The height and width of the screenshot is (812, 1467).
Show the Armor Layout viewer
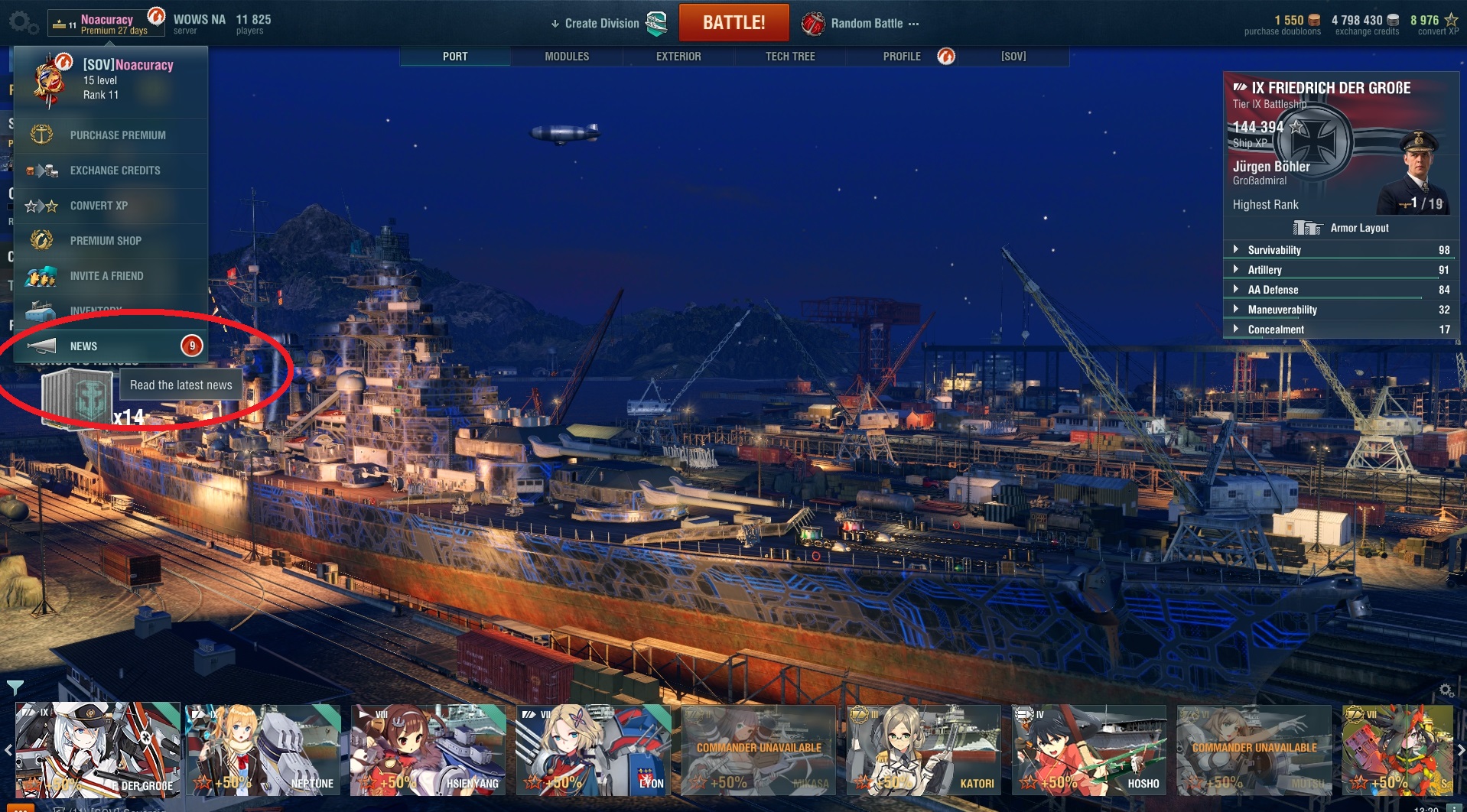click(x=1358, y=228)
